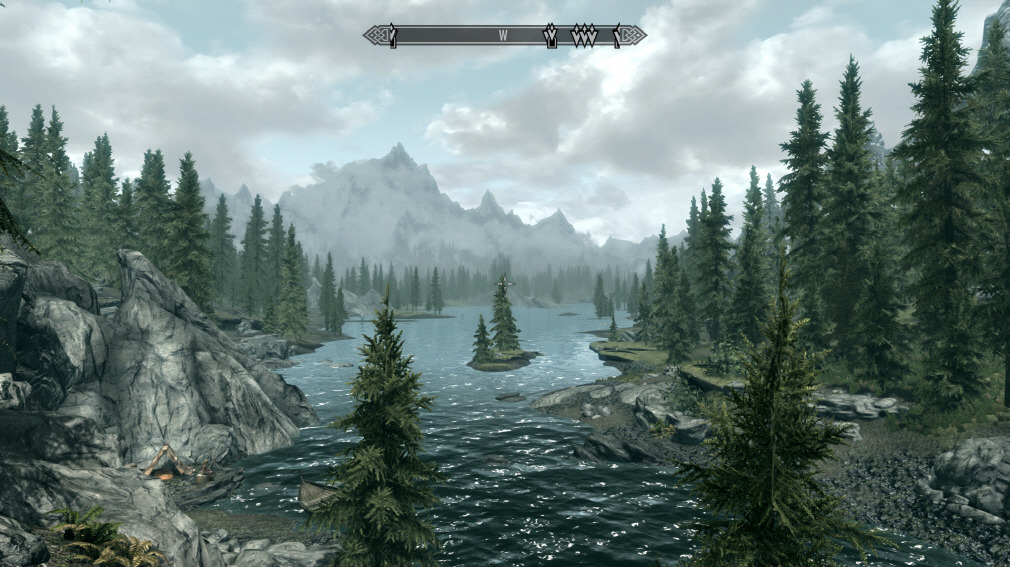Click the W west heading on the compass

(504, 36)
